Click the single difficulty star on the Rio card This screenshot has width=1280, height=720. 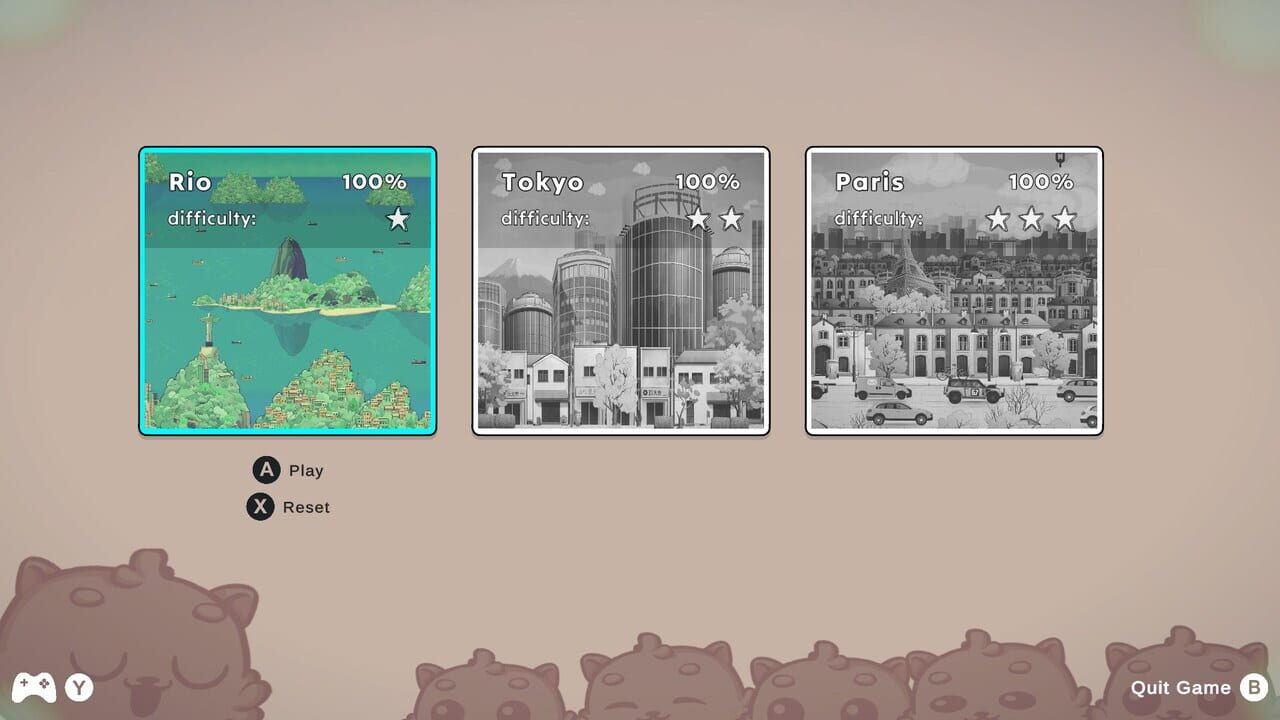pos(397,218)
